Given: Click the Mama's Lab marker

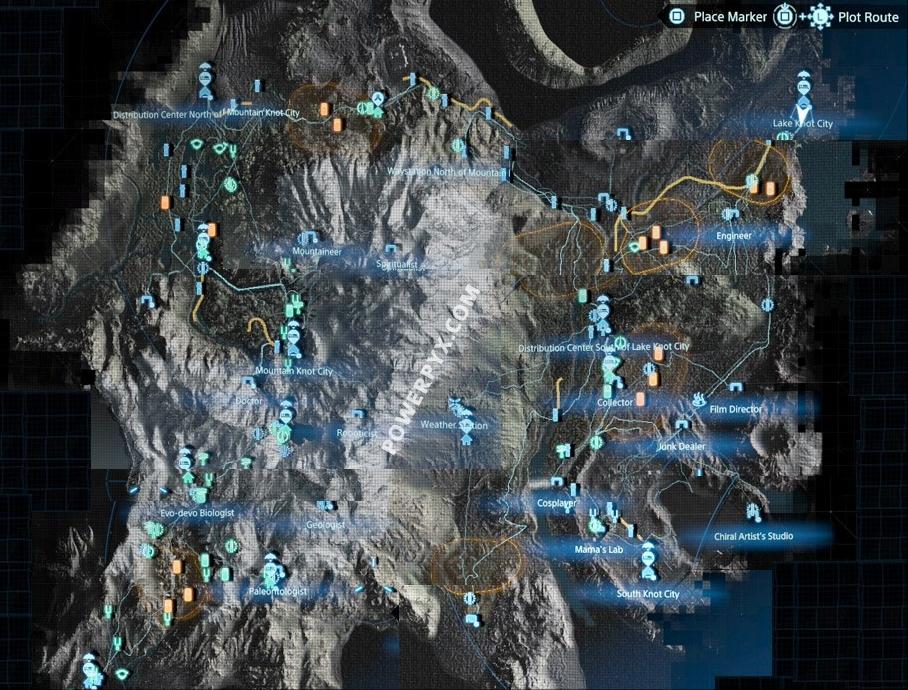Looking at the screenshot, I should pyautogui.click(x=597, y=524).
